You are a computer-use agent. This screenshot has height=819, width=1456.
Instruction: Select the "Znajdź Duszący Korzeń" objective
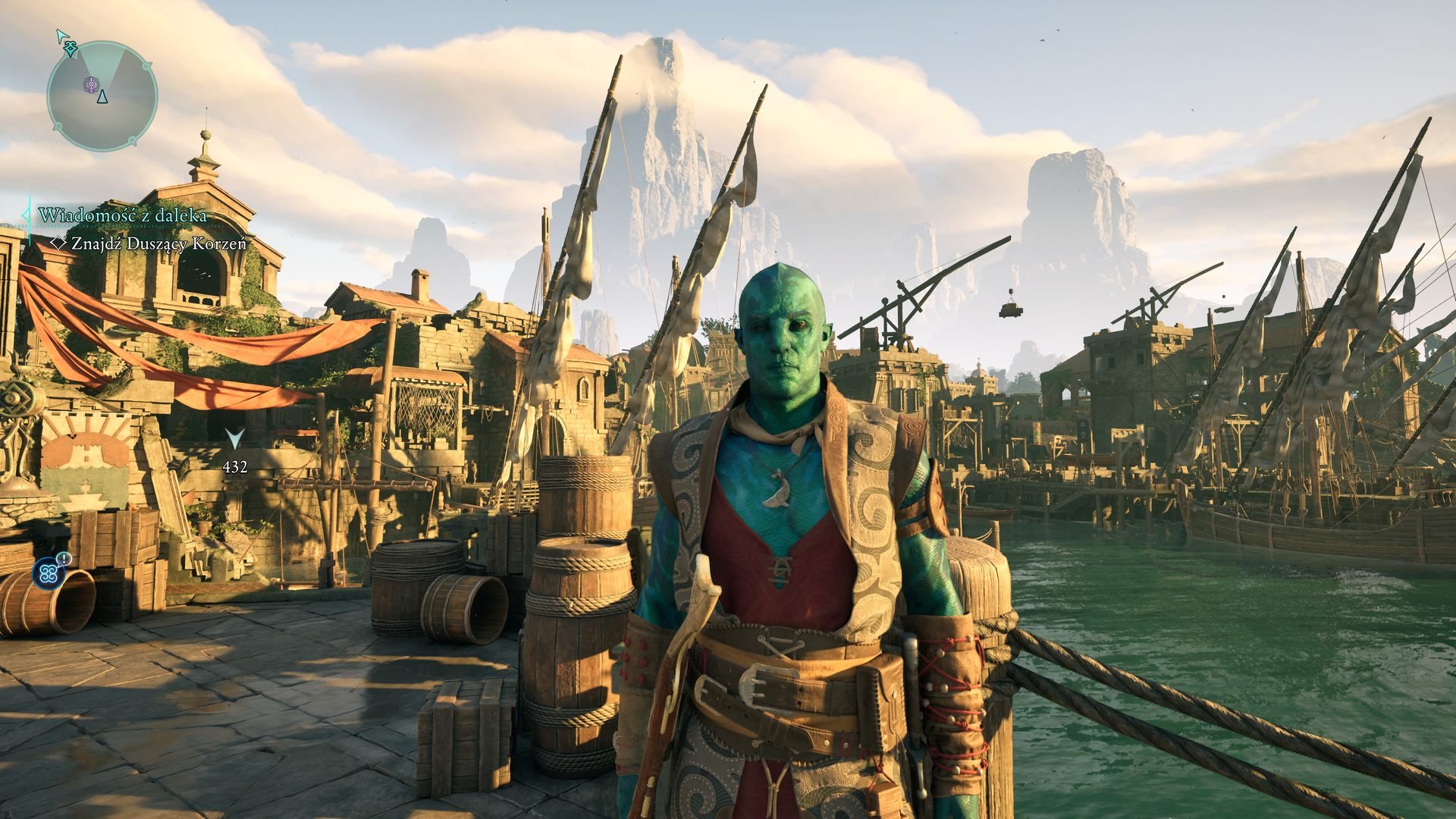point(158,244)
